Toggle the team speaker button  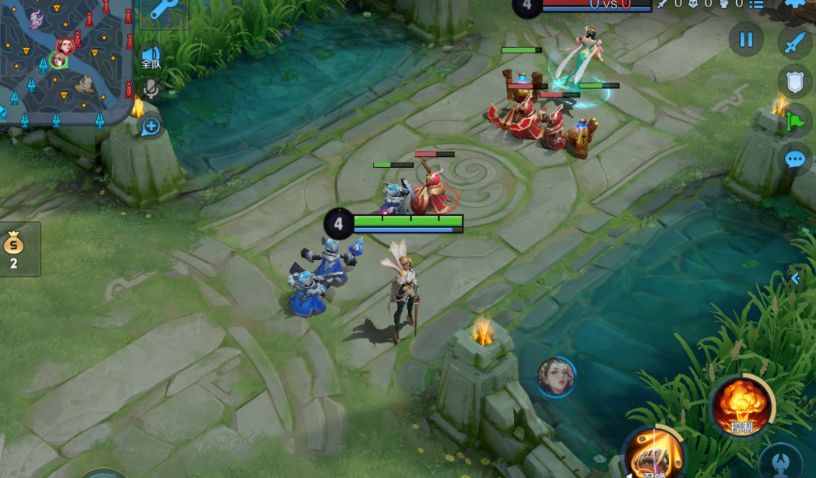(151, 57)
